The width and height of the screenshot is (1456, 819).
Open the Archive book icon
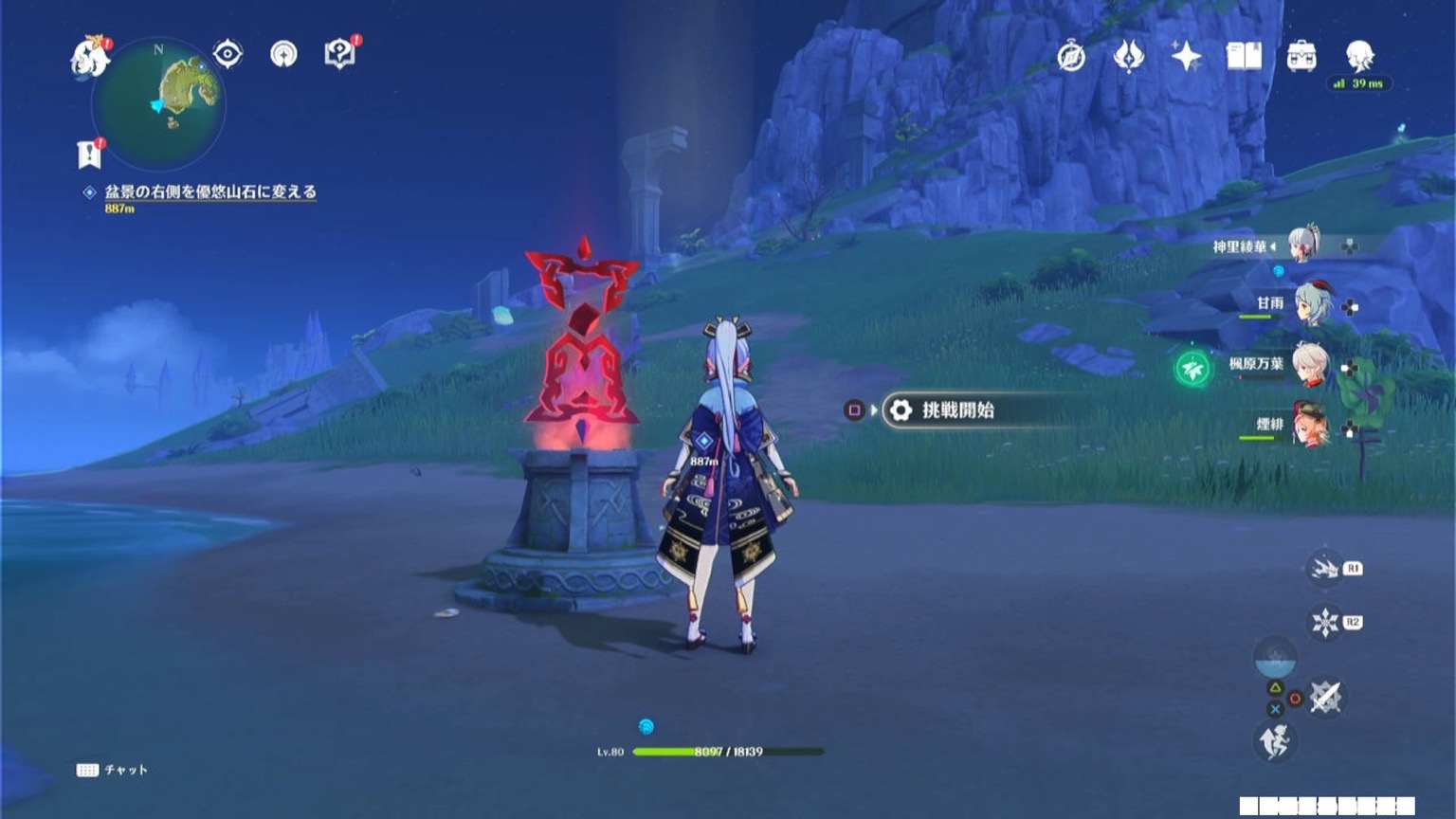(1243, 57)
